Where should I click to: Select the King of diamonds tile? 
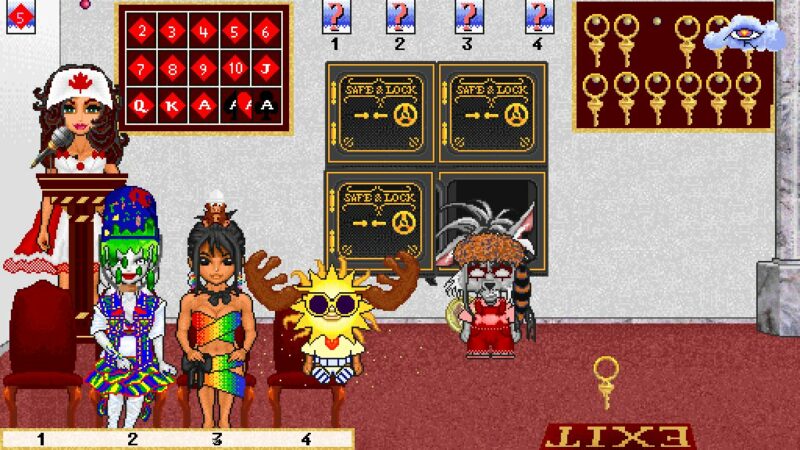point(173,105)
